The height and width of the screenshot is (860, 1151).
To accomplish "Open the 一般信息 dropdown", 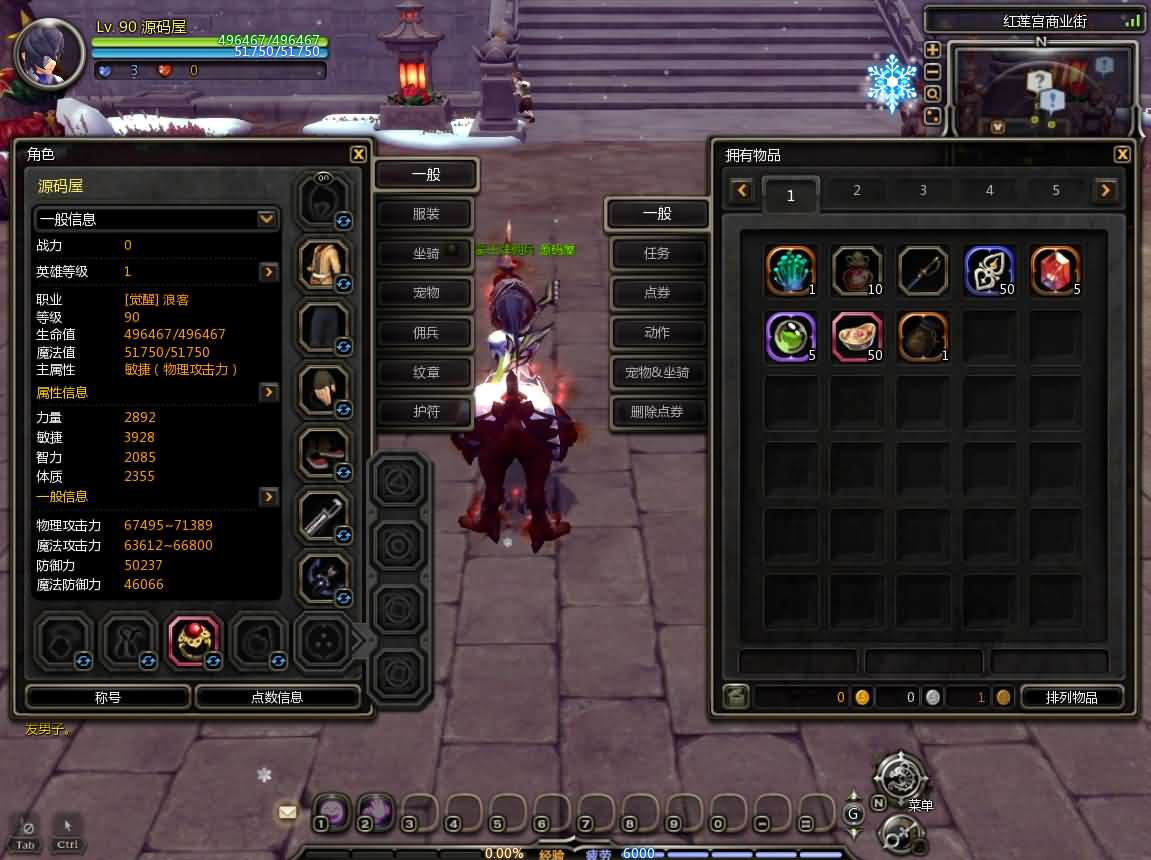I will click(x=267, y=219).
